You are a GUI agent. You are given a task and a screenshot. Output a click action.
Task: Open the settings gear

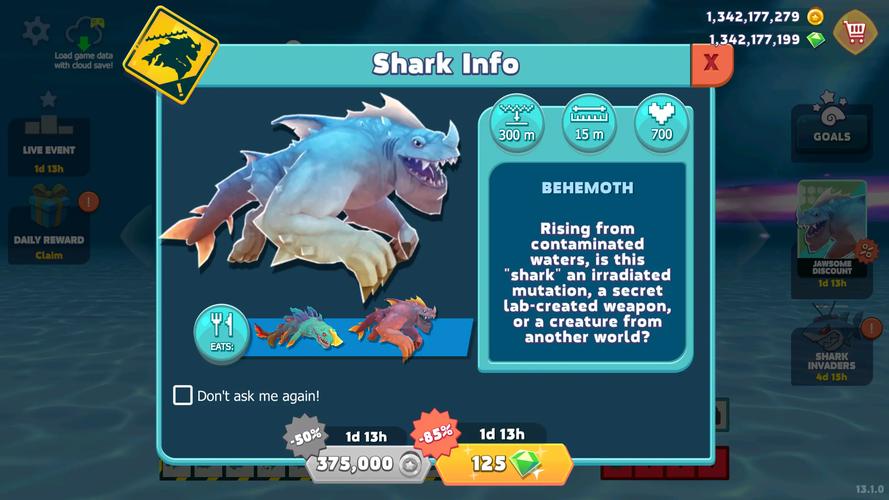[x=36, y=30]
